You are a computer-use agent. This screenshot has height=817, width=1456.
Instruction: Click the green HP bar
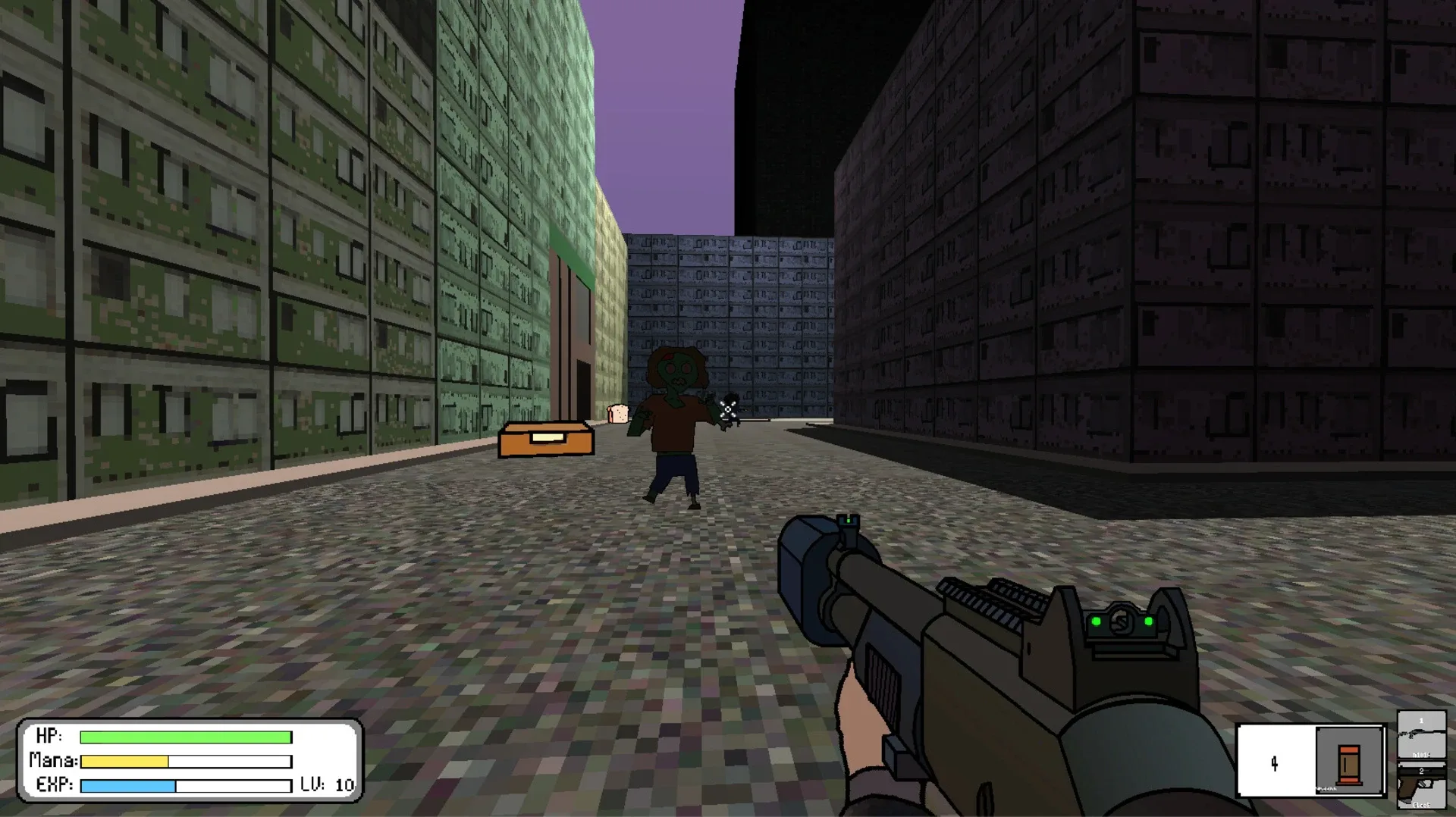click(186, 736)
